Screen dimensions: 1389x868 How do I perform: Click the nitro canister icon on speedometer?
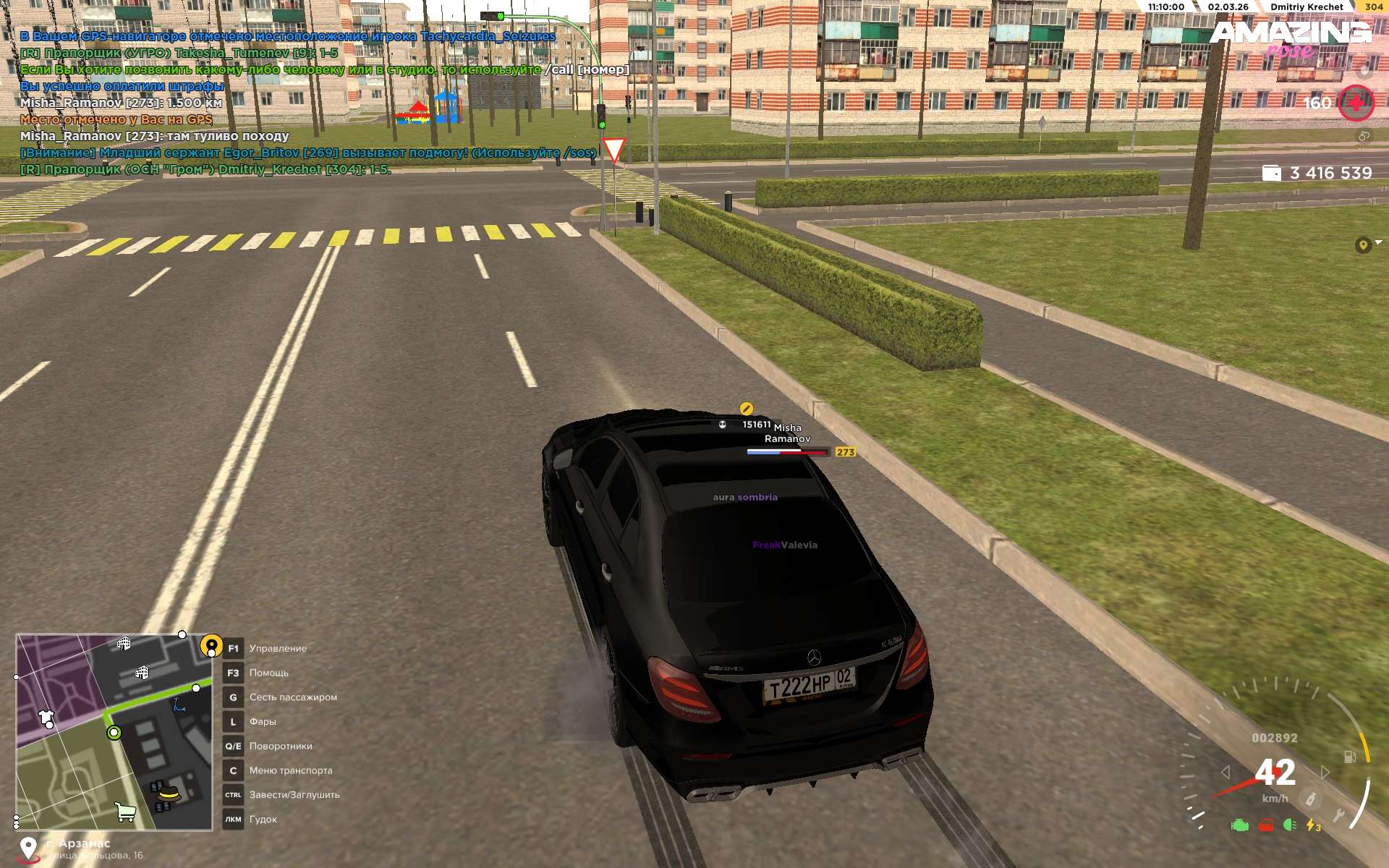[x=1310, y=799]
